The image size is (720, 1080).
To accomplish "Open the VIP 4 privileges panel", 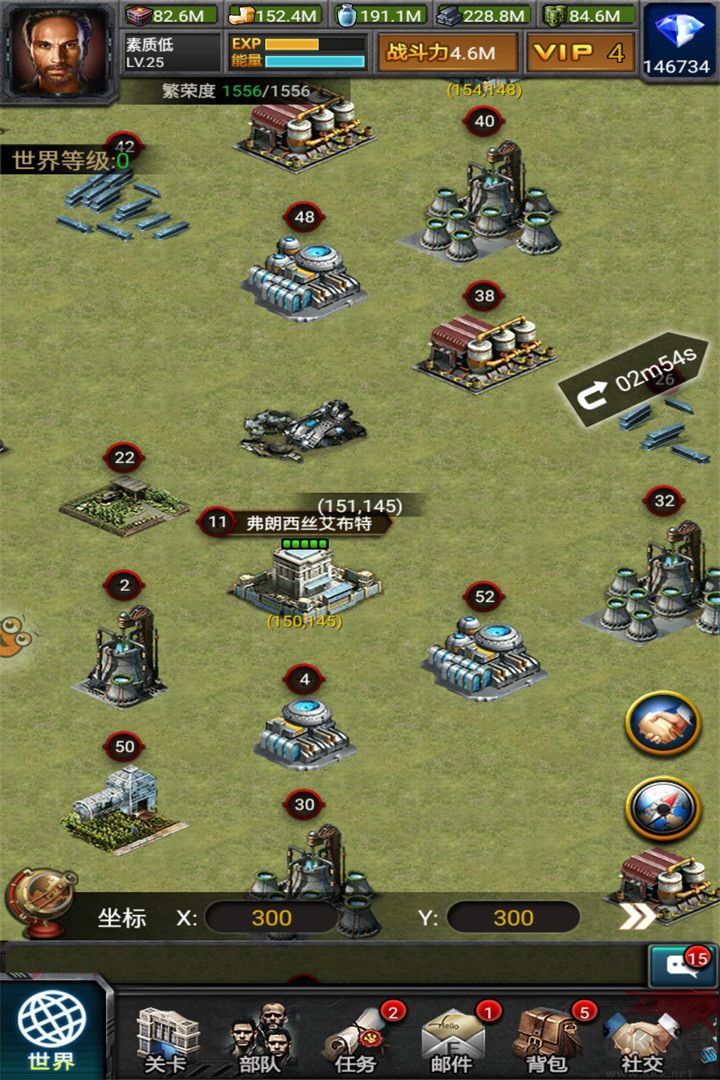I will pyautogui.click(x=580, y=53).
